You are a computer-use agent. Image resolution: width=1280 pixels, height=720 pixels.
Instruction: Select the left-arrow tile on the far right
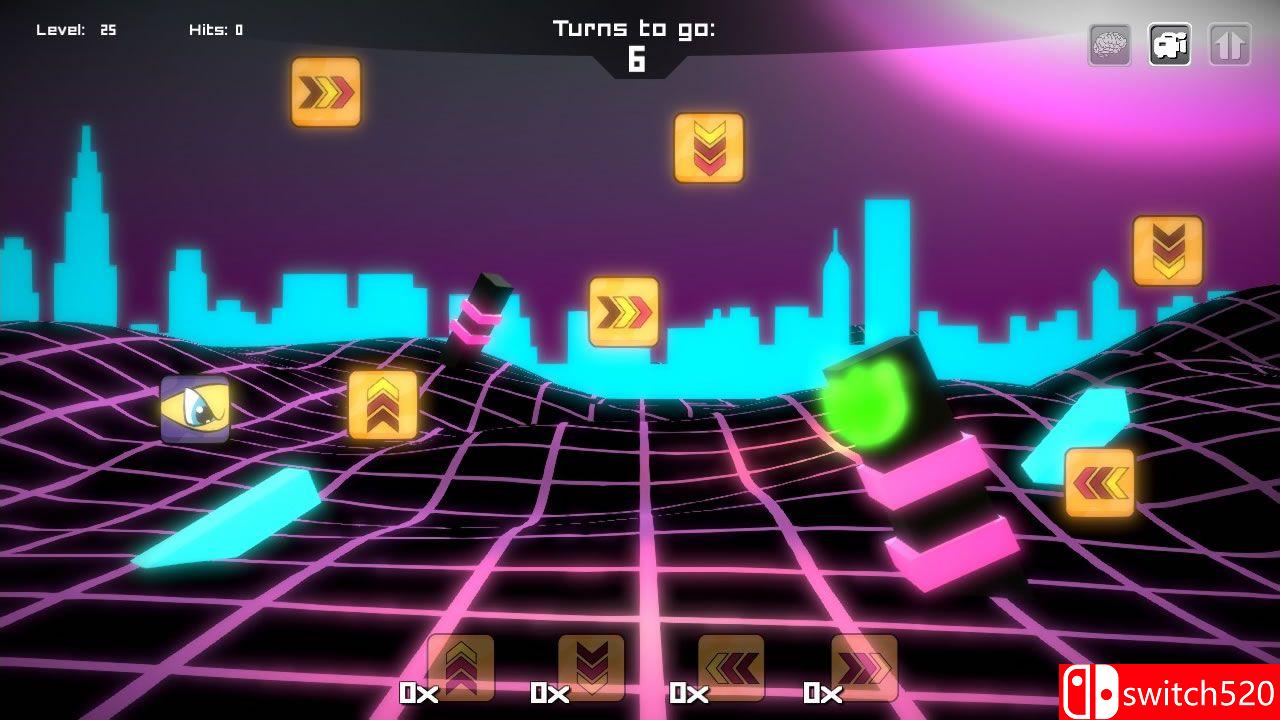pyautogui.click(x=1100, y=480)
